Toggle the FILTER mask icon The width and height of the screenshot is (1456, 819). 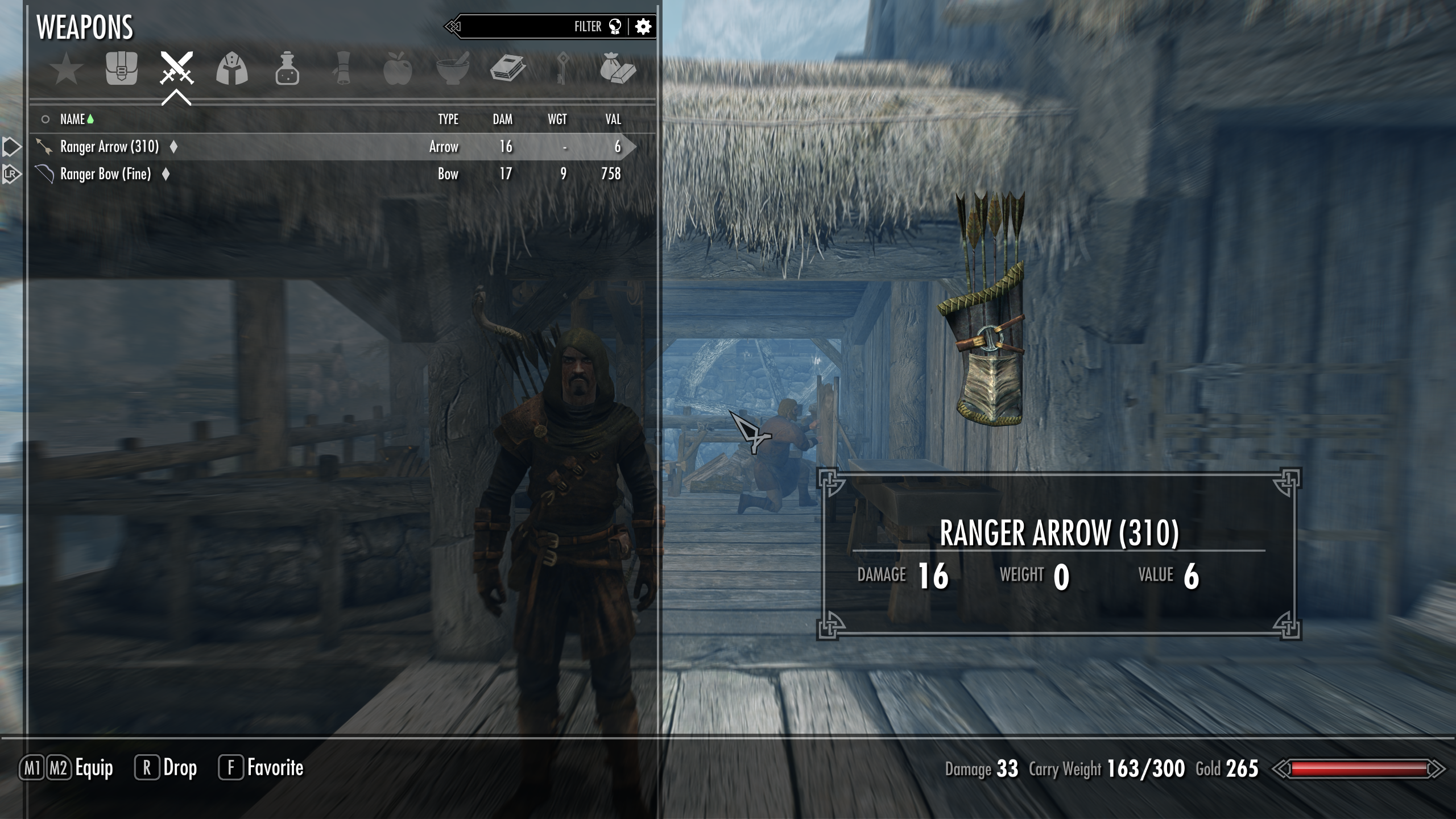point(614,26)
